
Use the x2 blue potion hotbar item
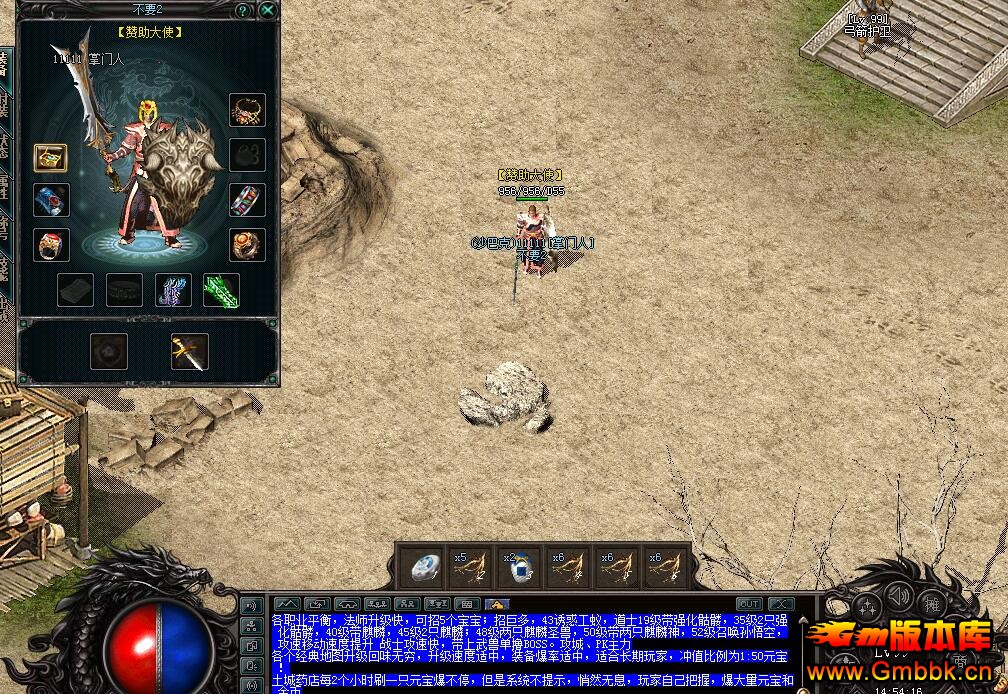(520, 568)
